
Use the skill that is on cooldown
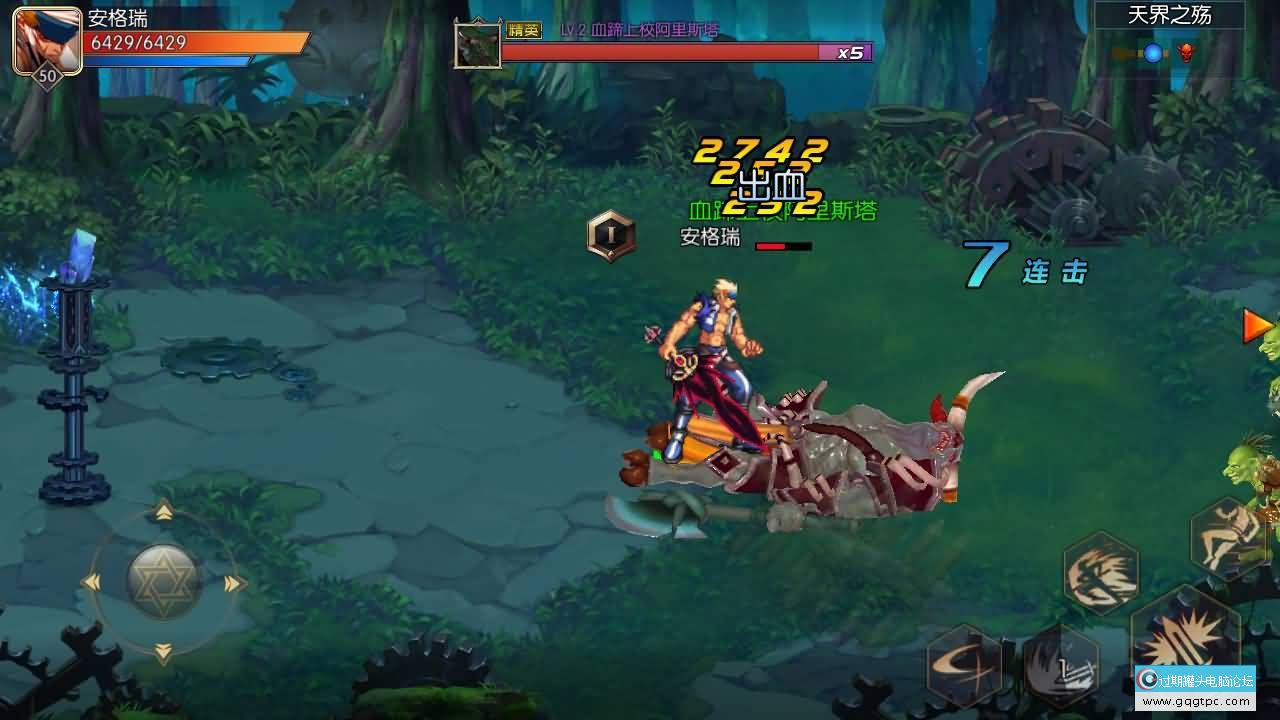(x=1060, y=664)
